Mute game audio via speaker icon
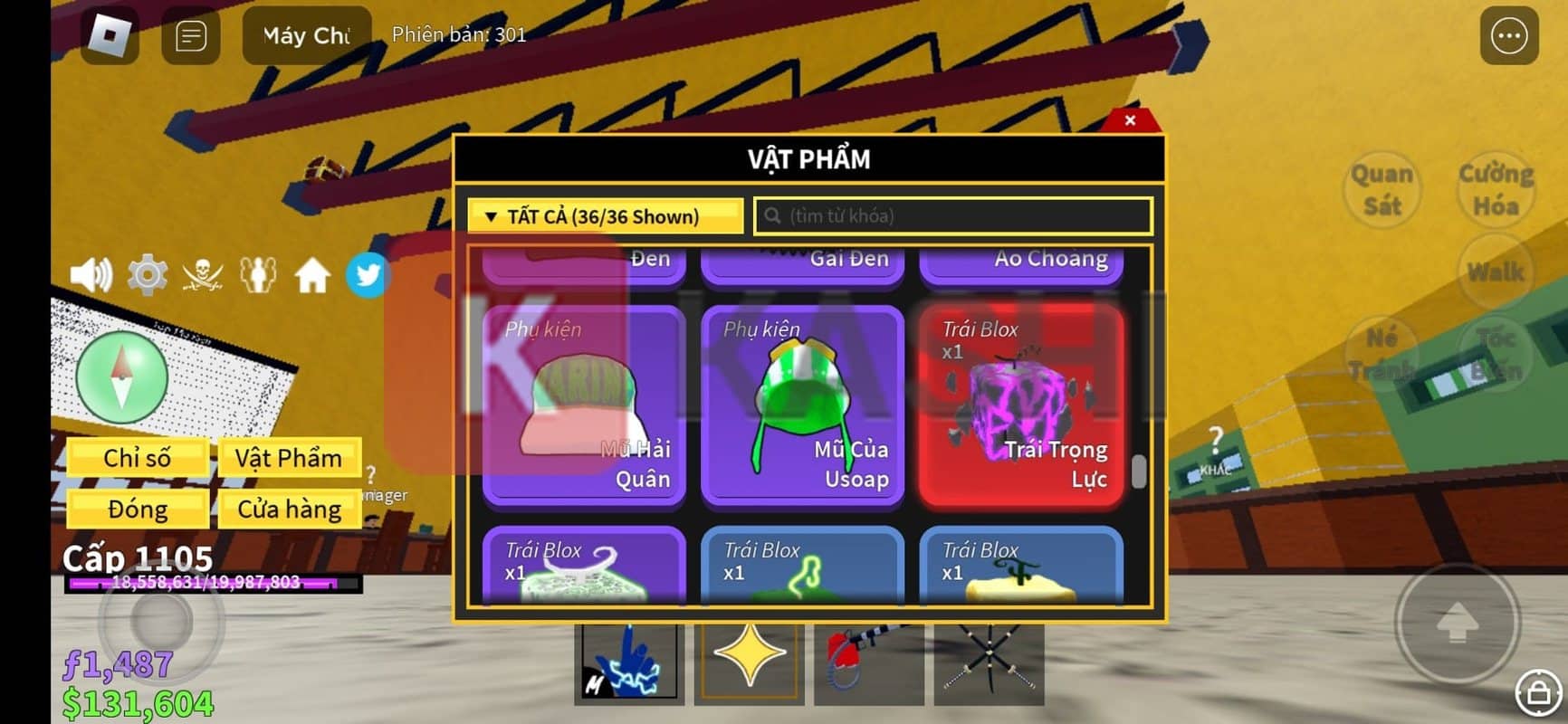The width and height of the screenshot is (1568, 724). pos(91,274)
